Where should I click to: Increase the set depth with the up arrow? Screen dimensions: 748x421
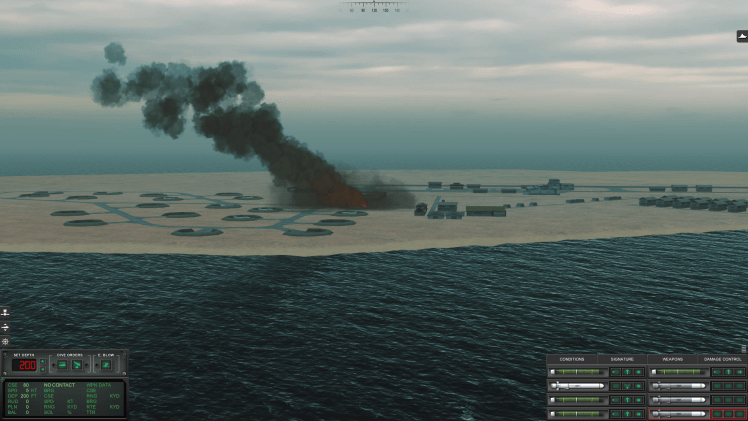click(42, 360)
